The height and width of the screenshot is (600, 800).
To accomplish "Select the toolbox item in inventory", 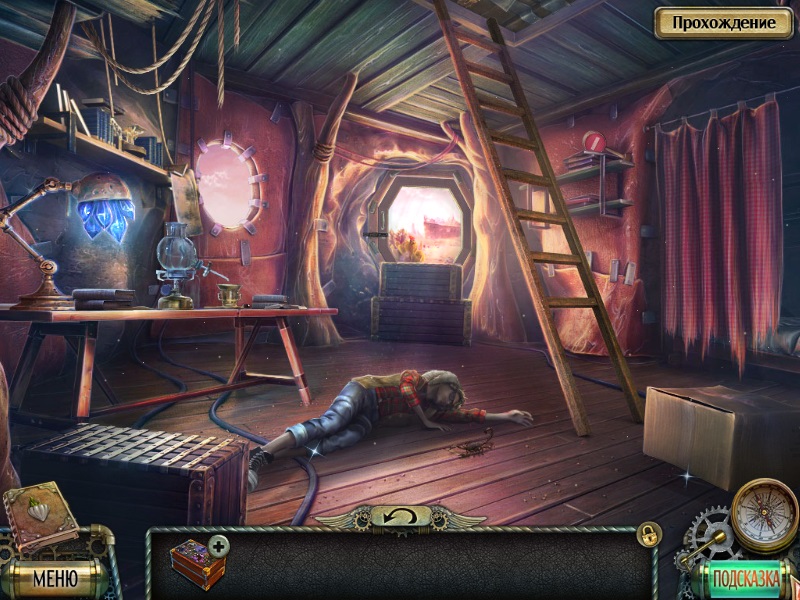I will coord(197,563).
